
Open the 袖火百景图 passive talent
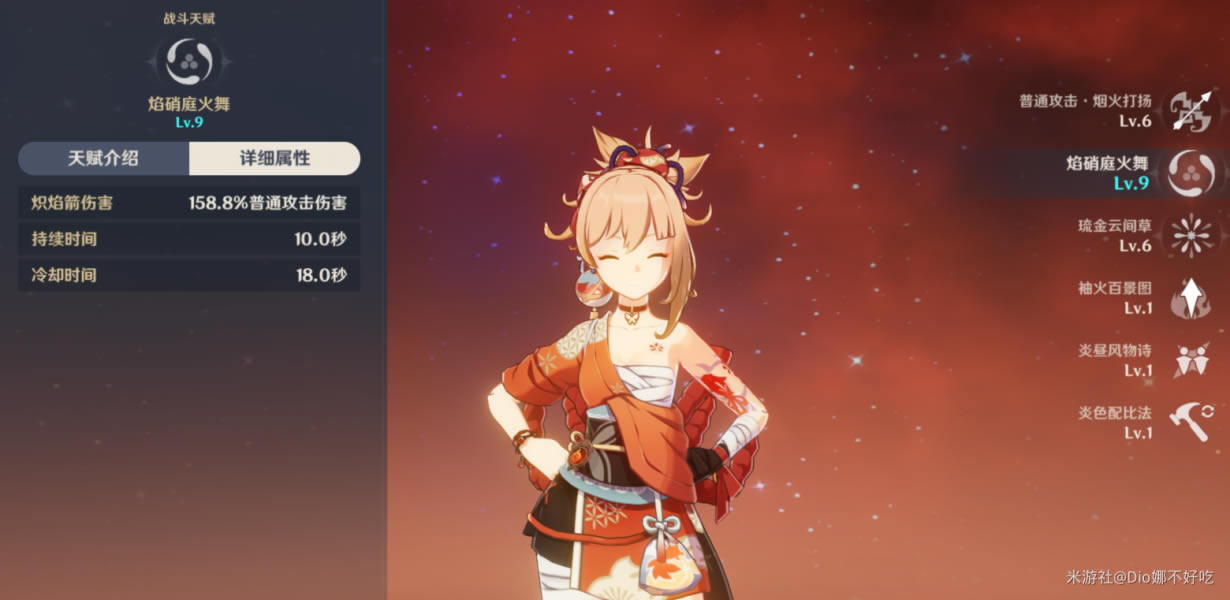tap(1190, 298)
